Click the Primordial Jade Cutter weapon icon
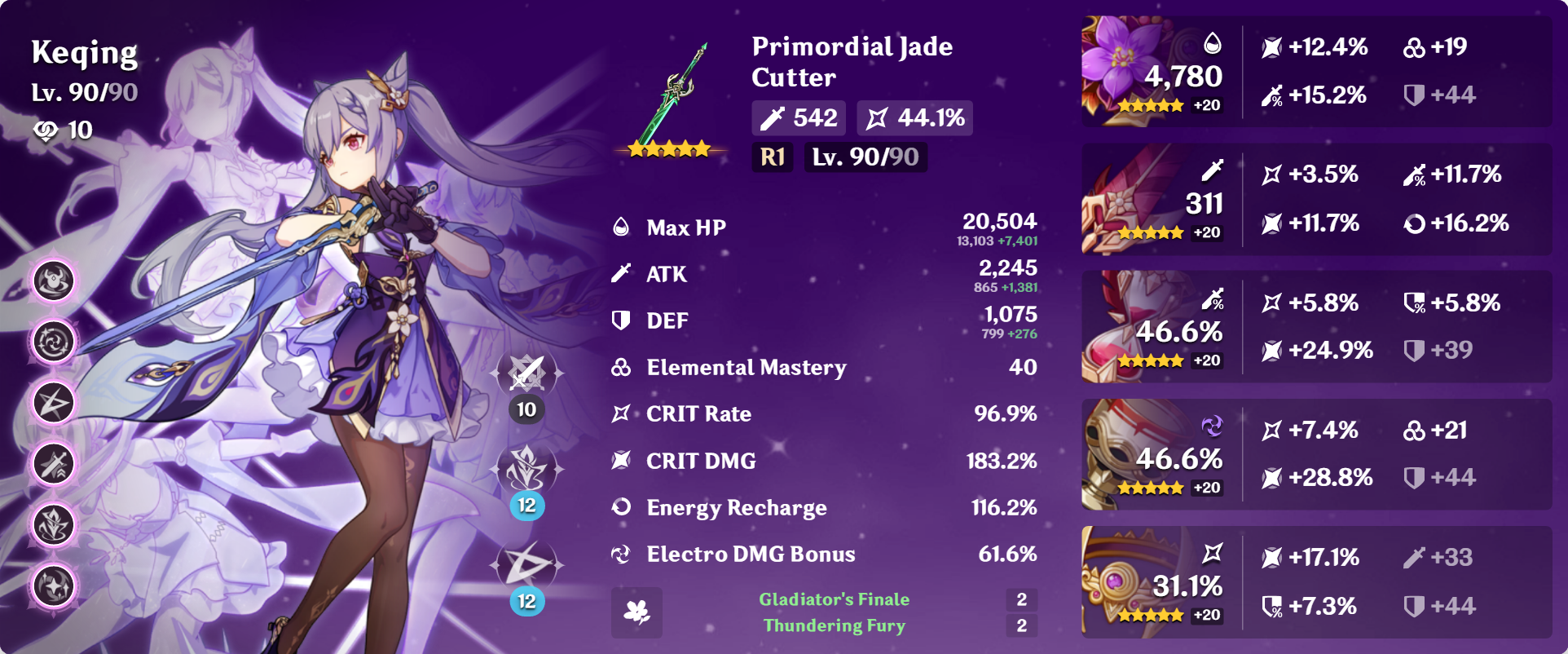Image resolution: width=1568 pixels, height=654 pixels. pyautogui.click(x=670, y=98)
